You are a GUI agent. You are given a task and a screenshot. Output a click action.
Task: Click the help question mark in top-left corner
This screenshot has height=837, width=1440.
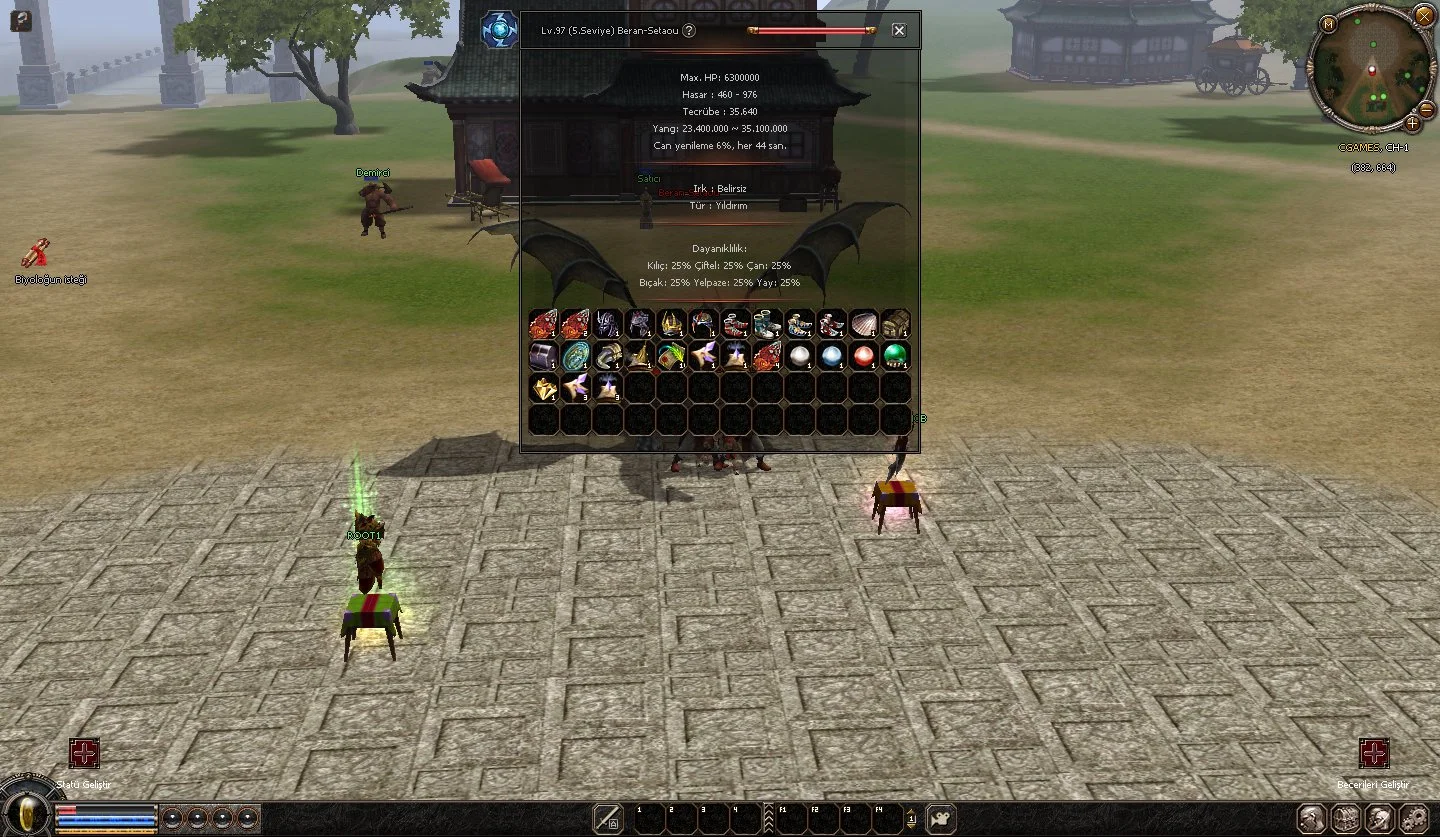[21, 19]
